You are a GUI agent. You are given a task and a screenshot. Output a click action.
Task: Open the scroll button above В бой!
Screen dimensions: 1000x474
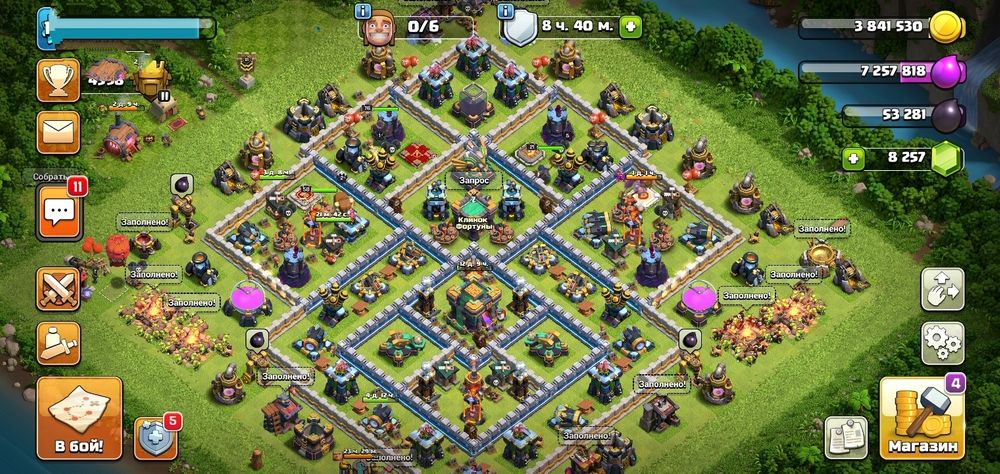(x=58, y=343)
